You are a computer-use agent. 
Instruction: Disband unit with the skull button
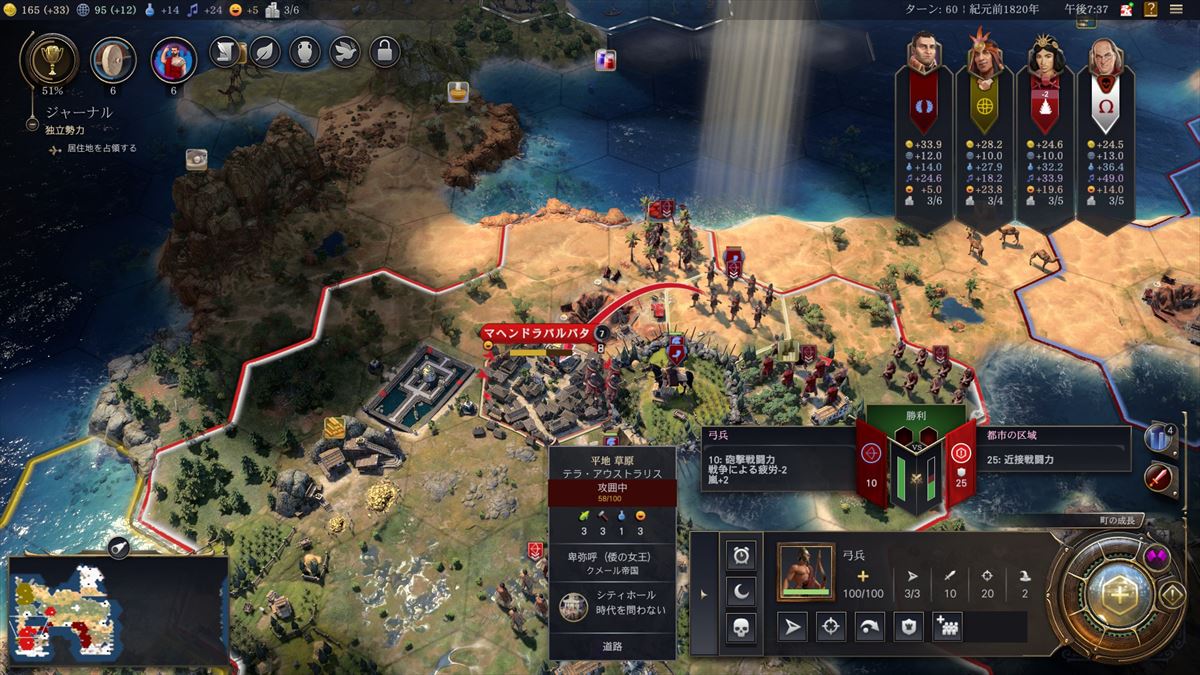pyautogui.click(x=741, y=628)
